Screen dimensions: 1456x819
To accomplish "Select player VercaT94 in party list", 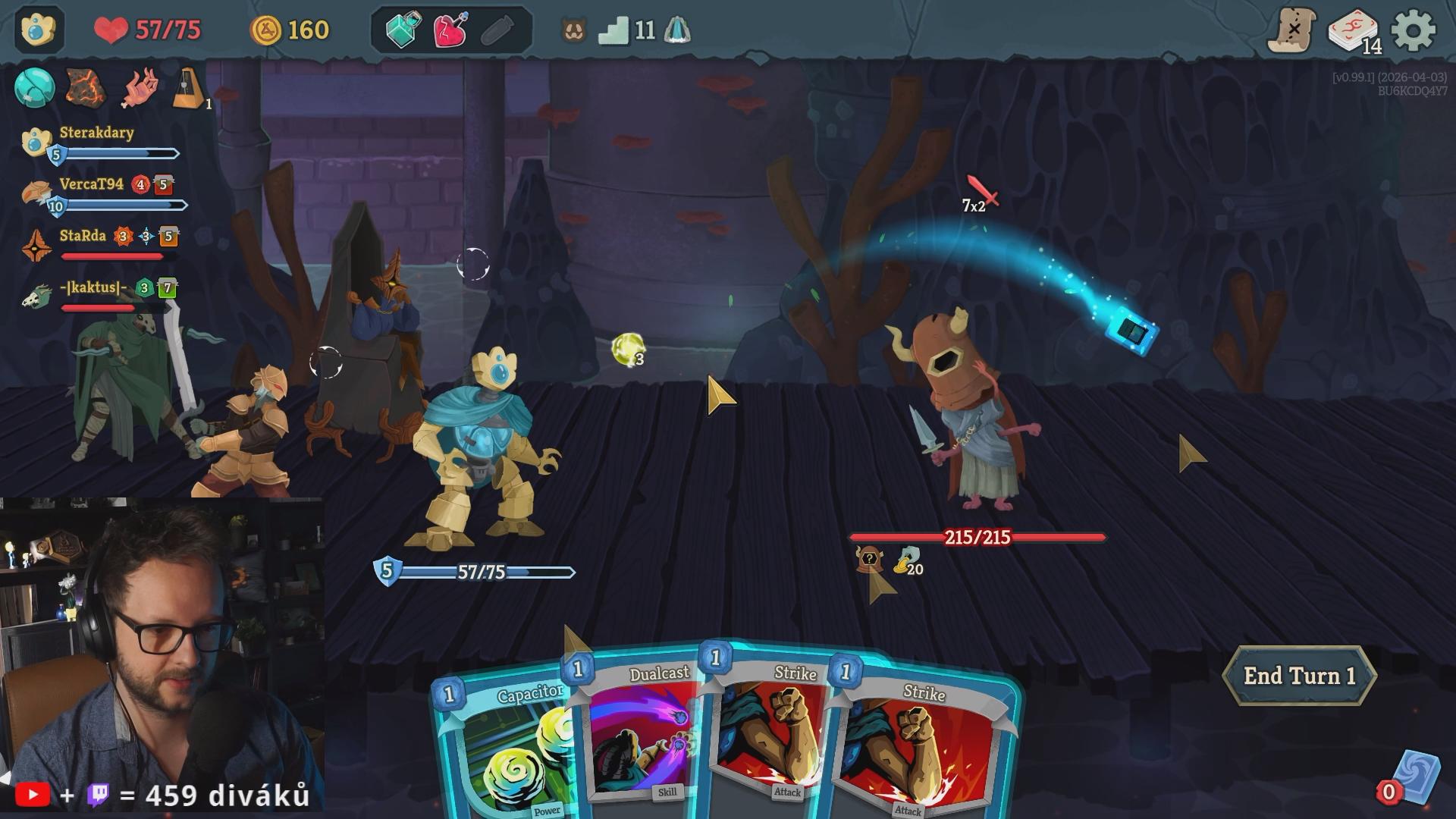I will tap(91, 184).
